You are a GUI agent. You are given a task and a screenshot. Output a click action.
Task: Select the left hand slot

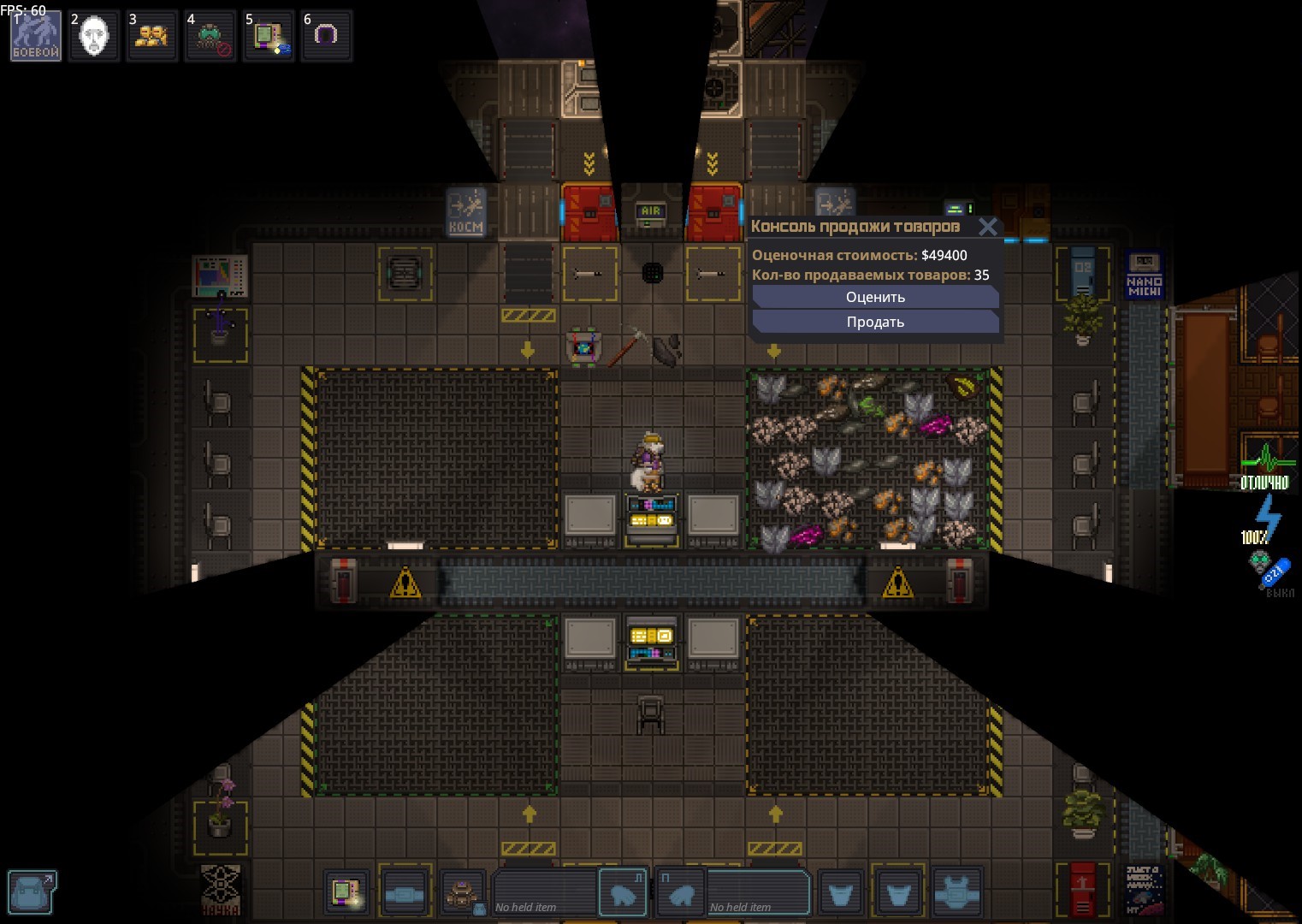tap(622, 894)
